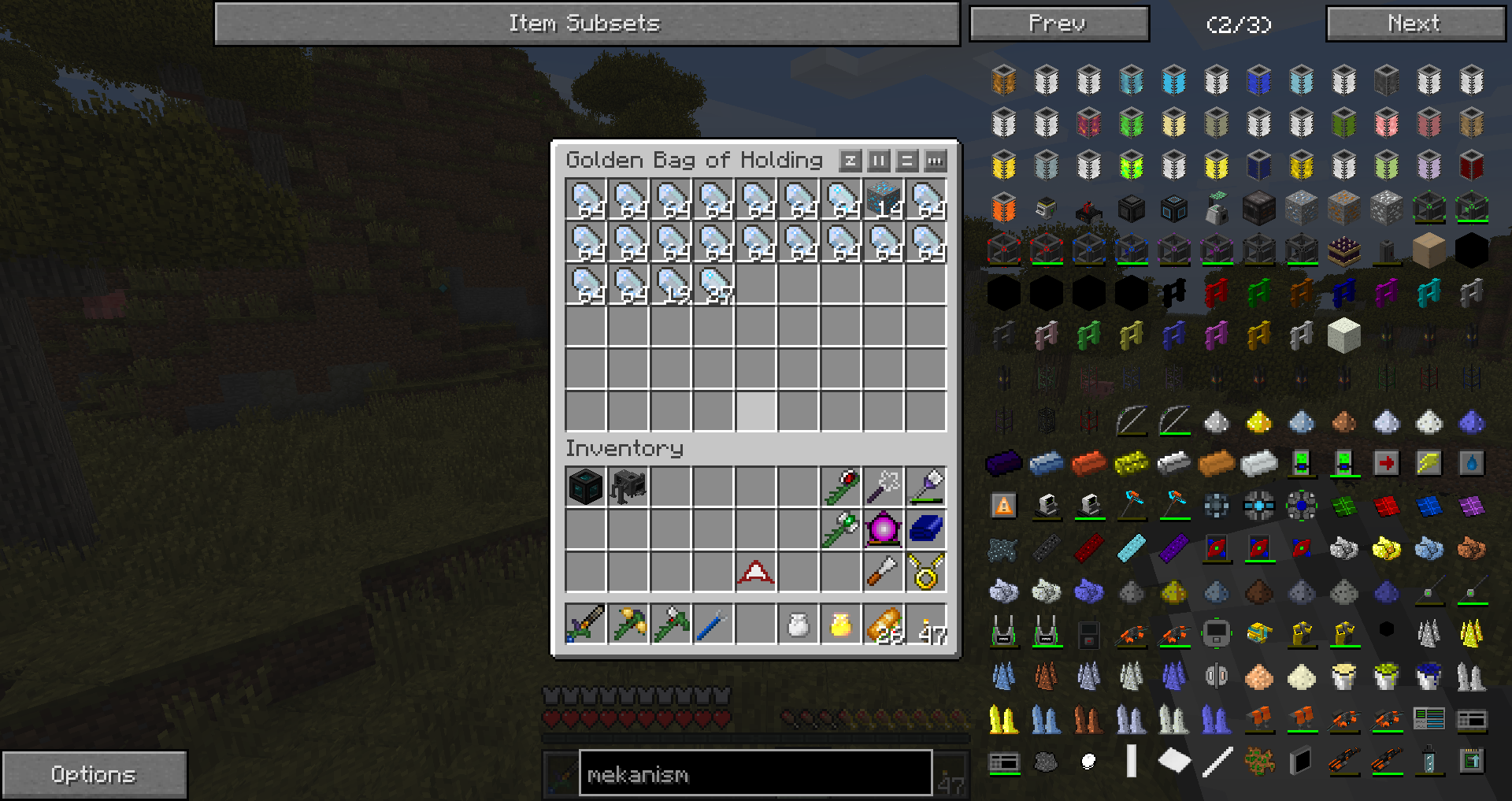The width and height of the screenshot is (1512, 801).
Task: Click the Z sort button in the bag header
Action: point(850,161)
